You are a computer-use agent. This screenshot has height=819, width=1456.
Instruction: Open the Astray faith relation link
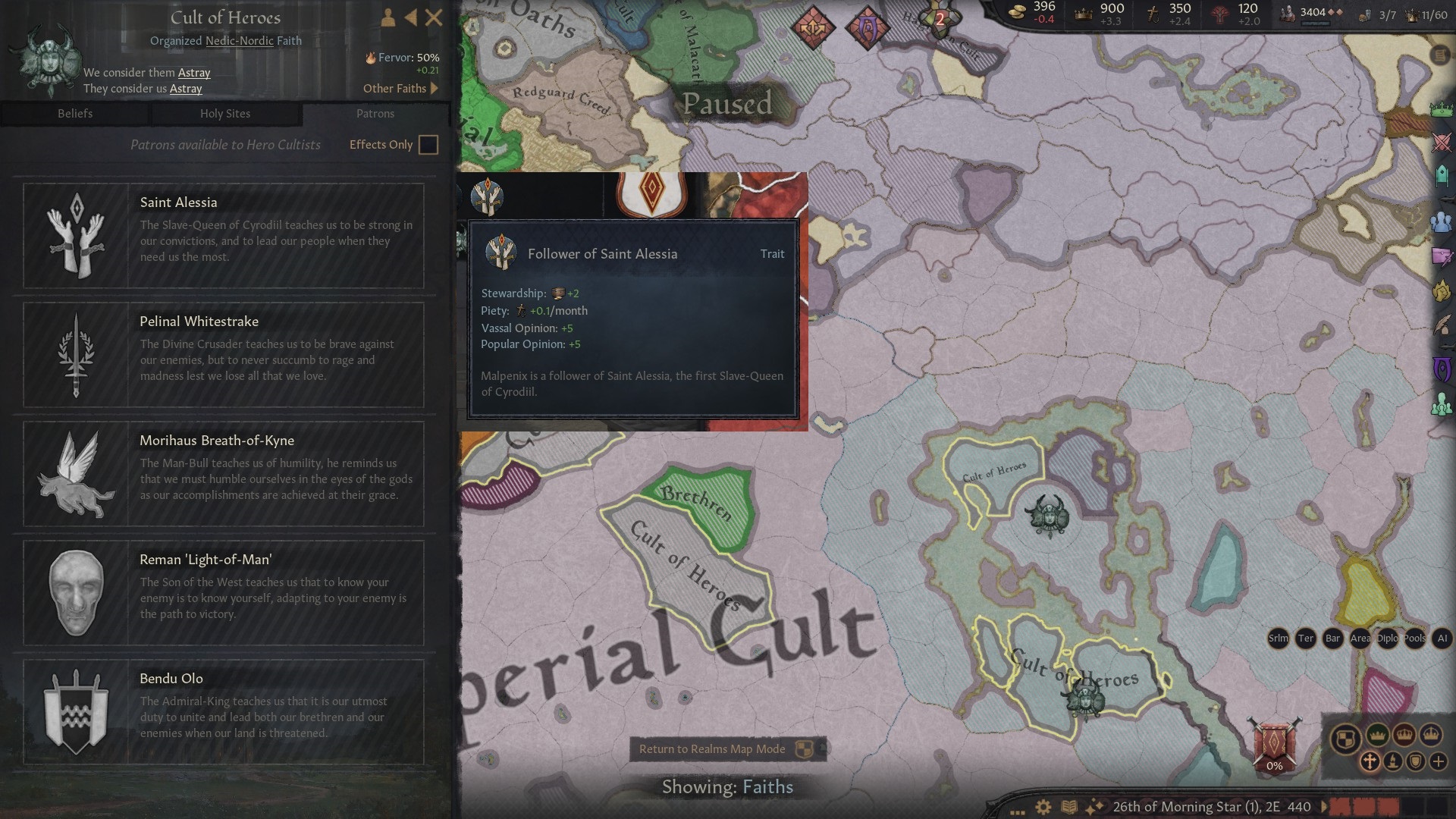point(193,73)
